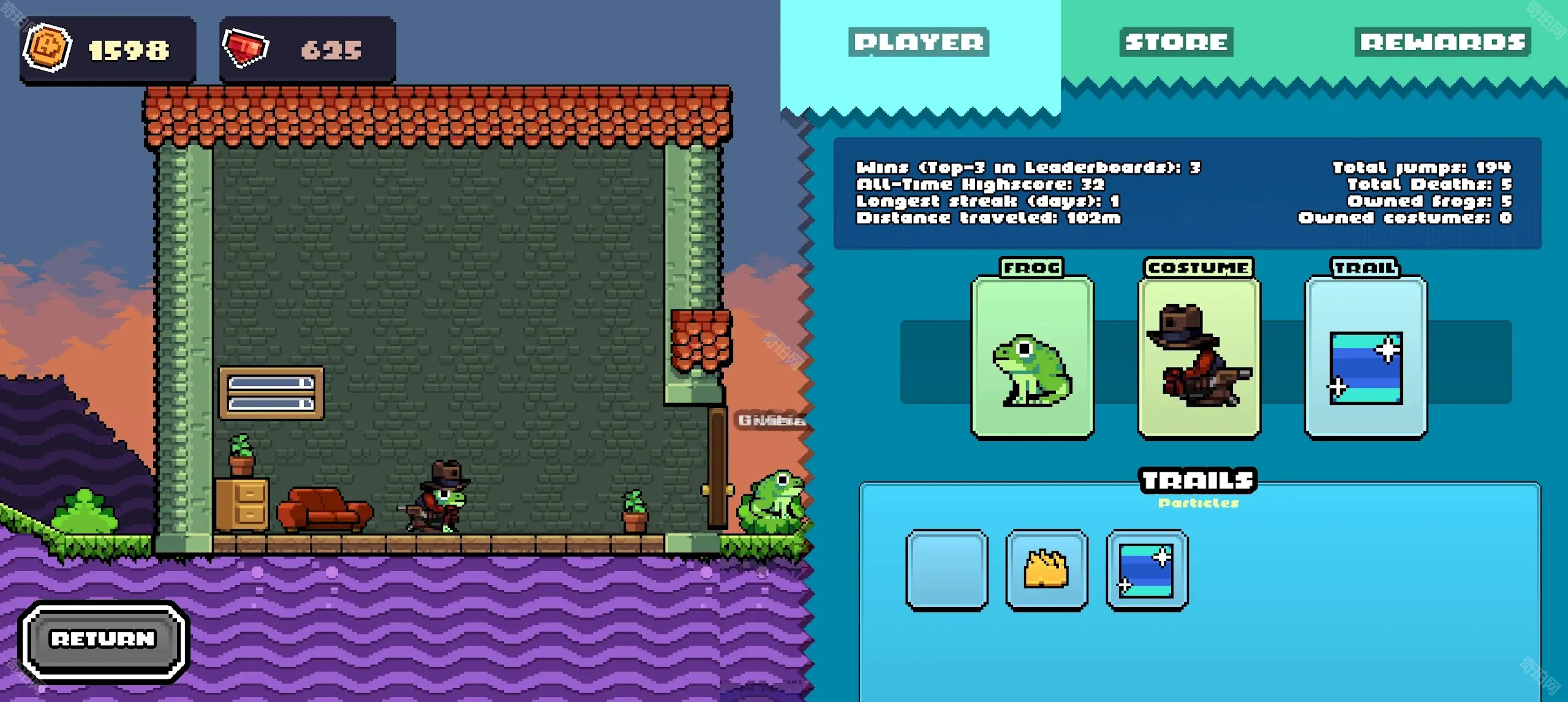Click the red gem currency icon
1568x702 pixels.
[246, 48]
